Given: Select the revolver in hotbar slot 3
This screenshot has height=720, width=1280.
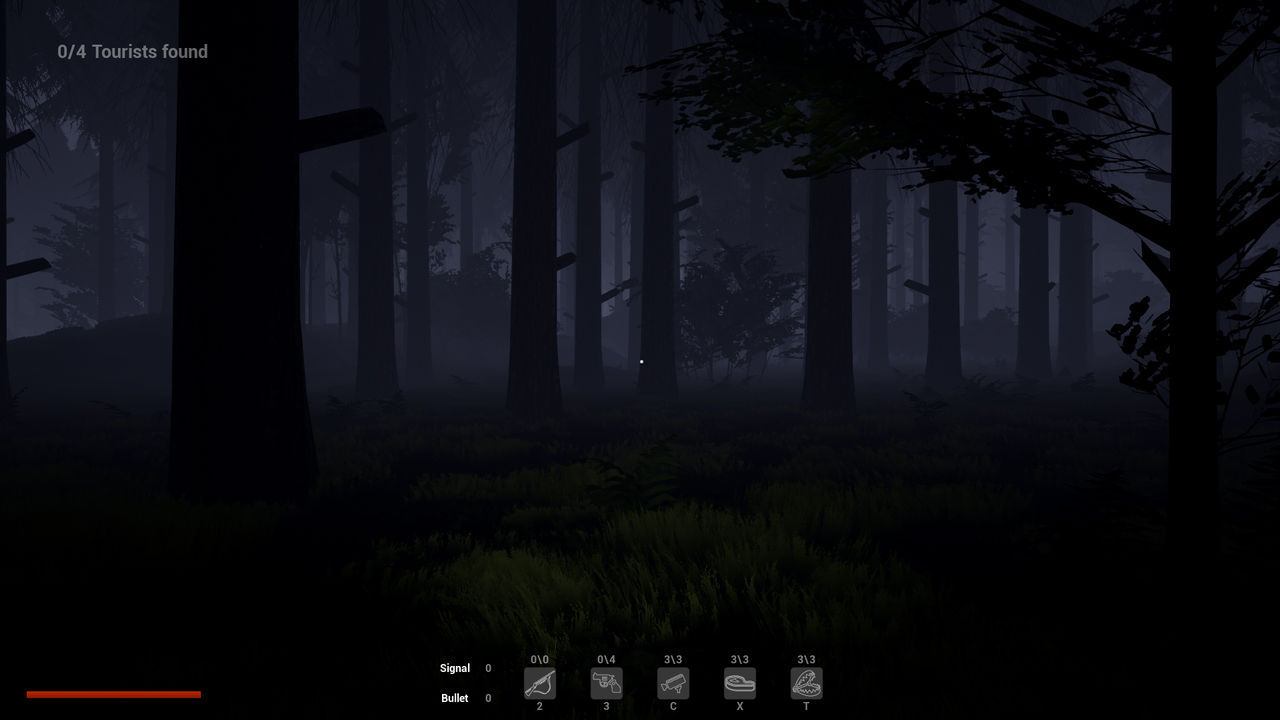Looking at the screenshot, I should click(607, 684).
